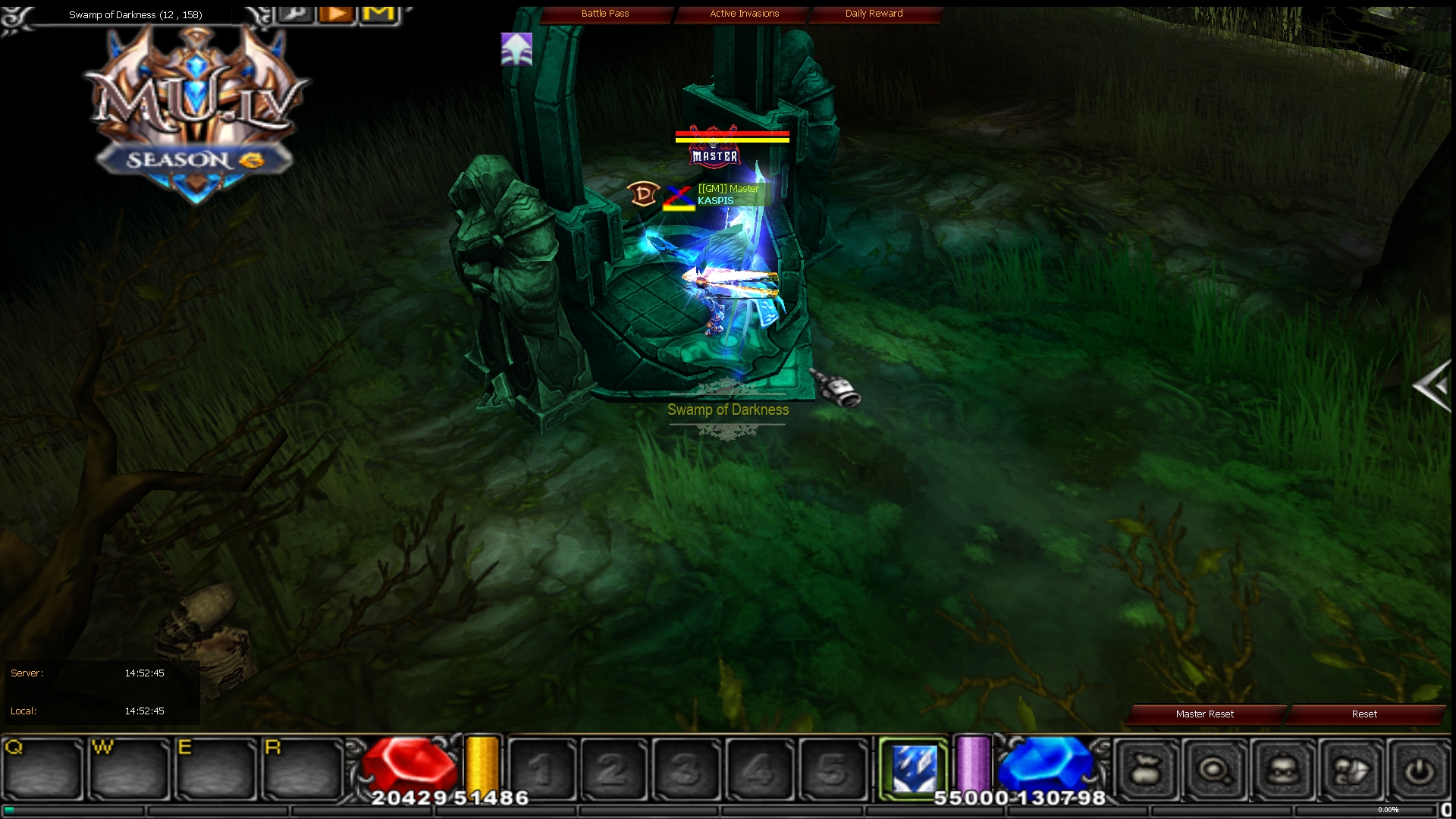Image resolution: width=1456 pixels, height=819 pixels.
Task: Open the monster info head icon
Action: pyautogui.click(x=1282, y=768)
